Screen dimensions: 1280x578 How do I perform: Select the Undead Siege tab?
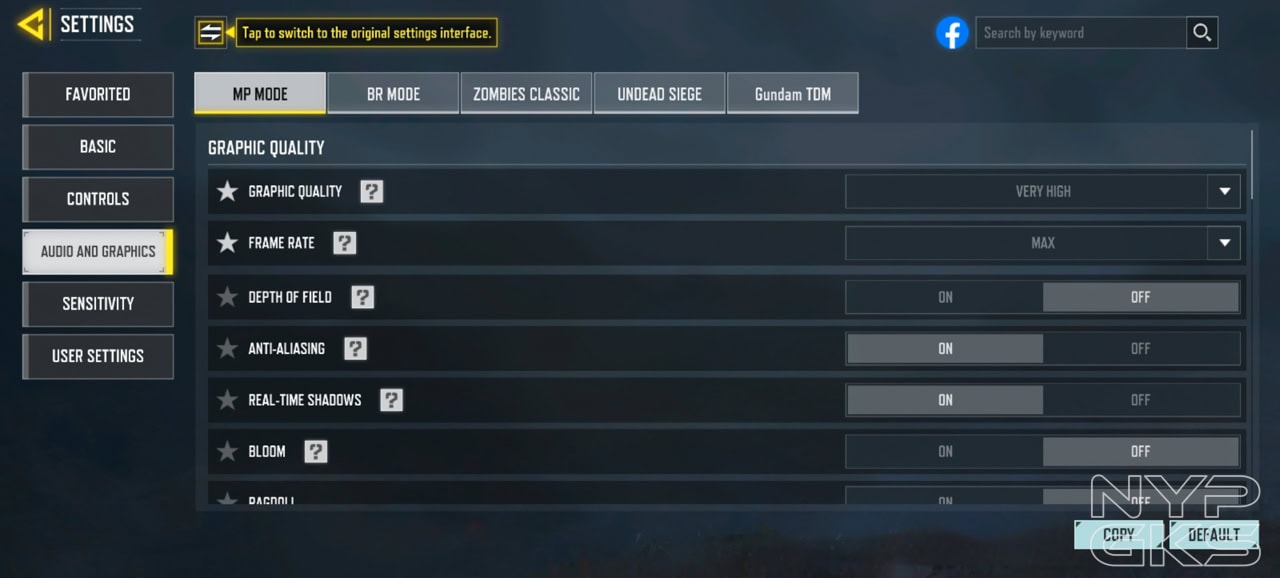click(659, 94)
